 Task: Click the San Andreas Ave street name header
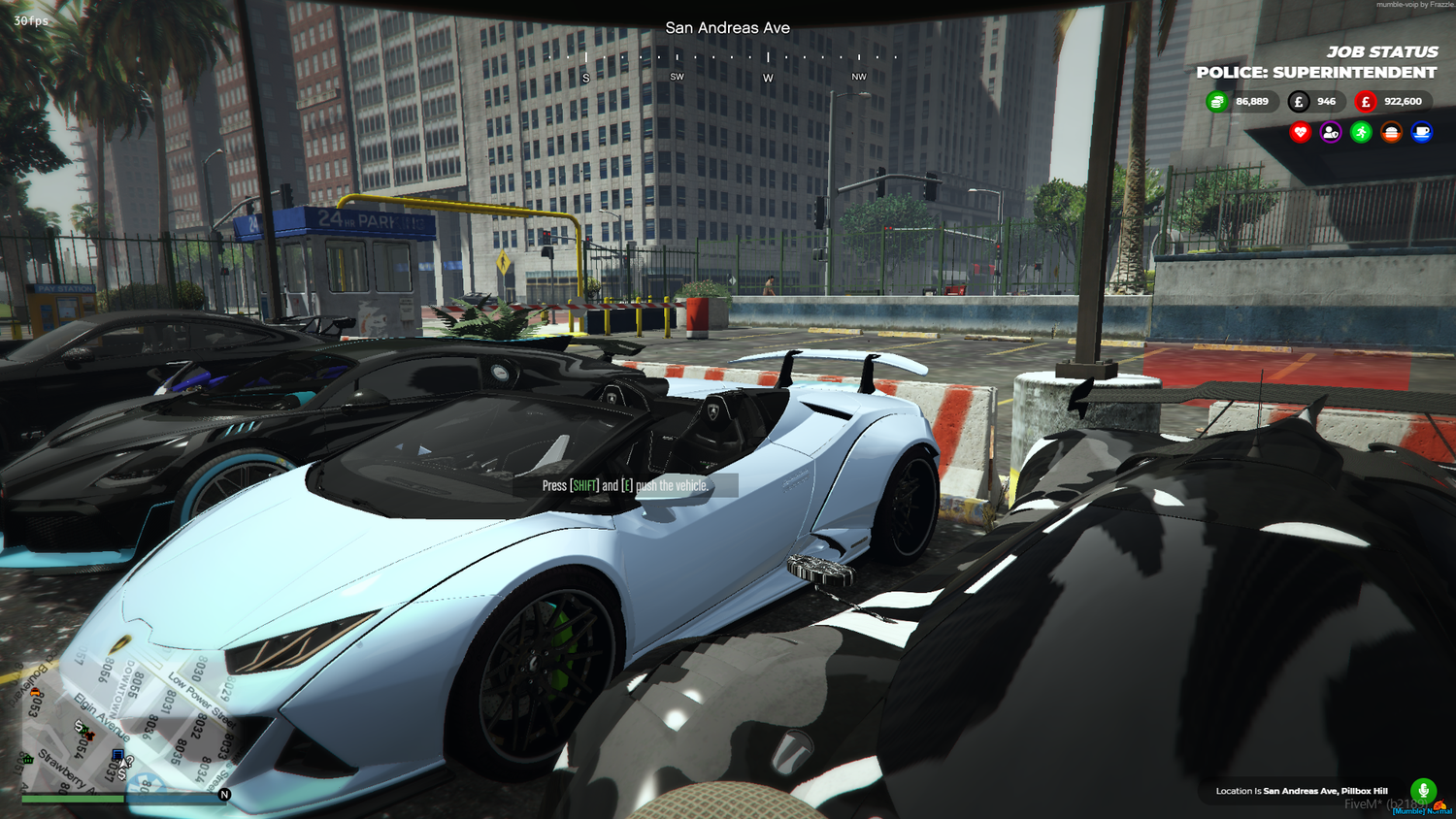(x=727, y=27)
